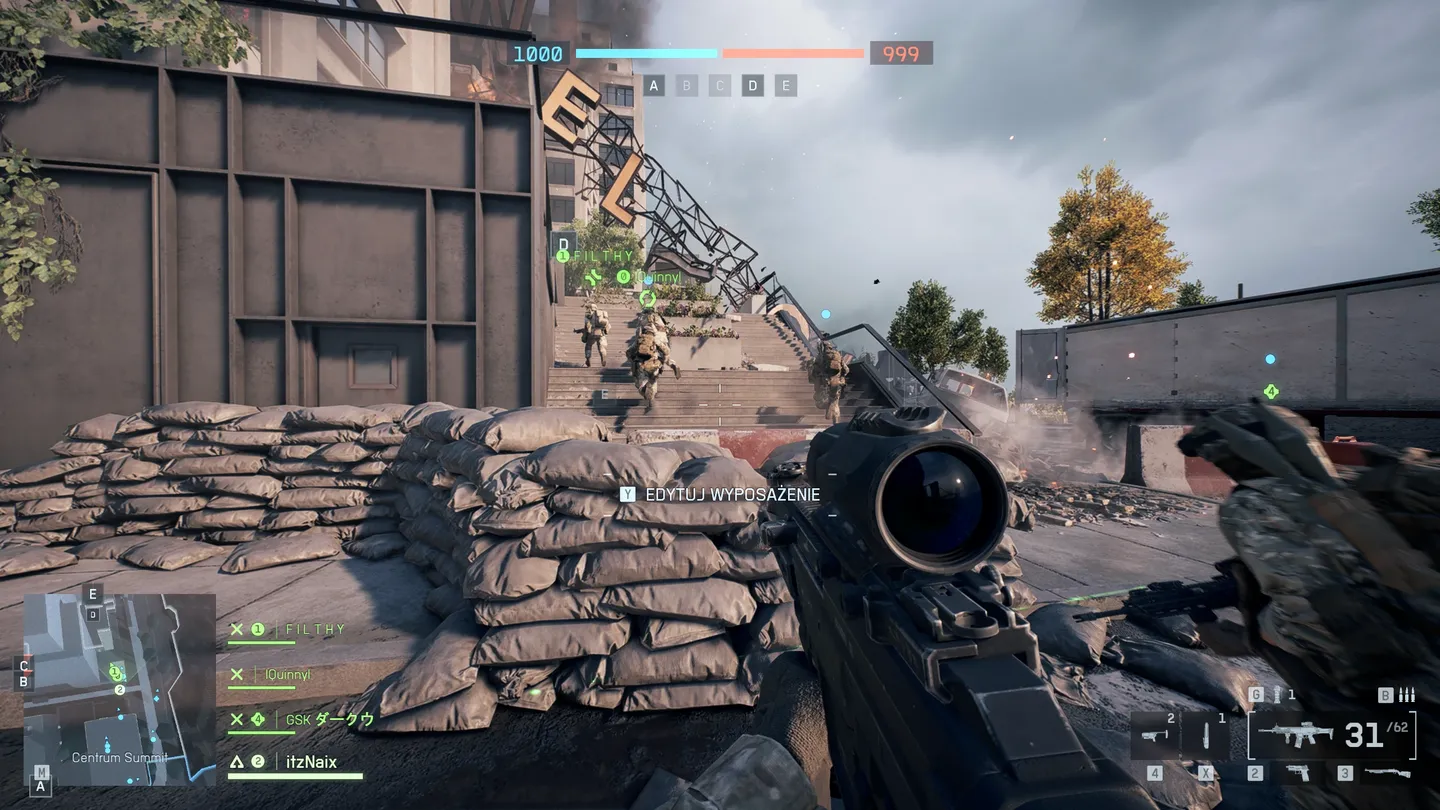Click objective A marker at the minimap corner
Image resolution: width=1440 pixels, height=810 pixels.
(x=42, y=786)
